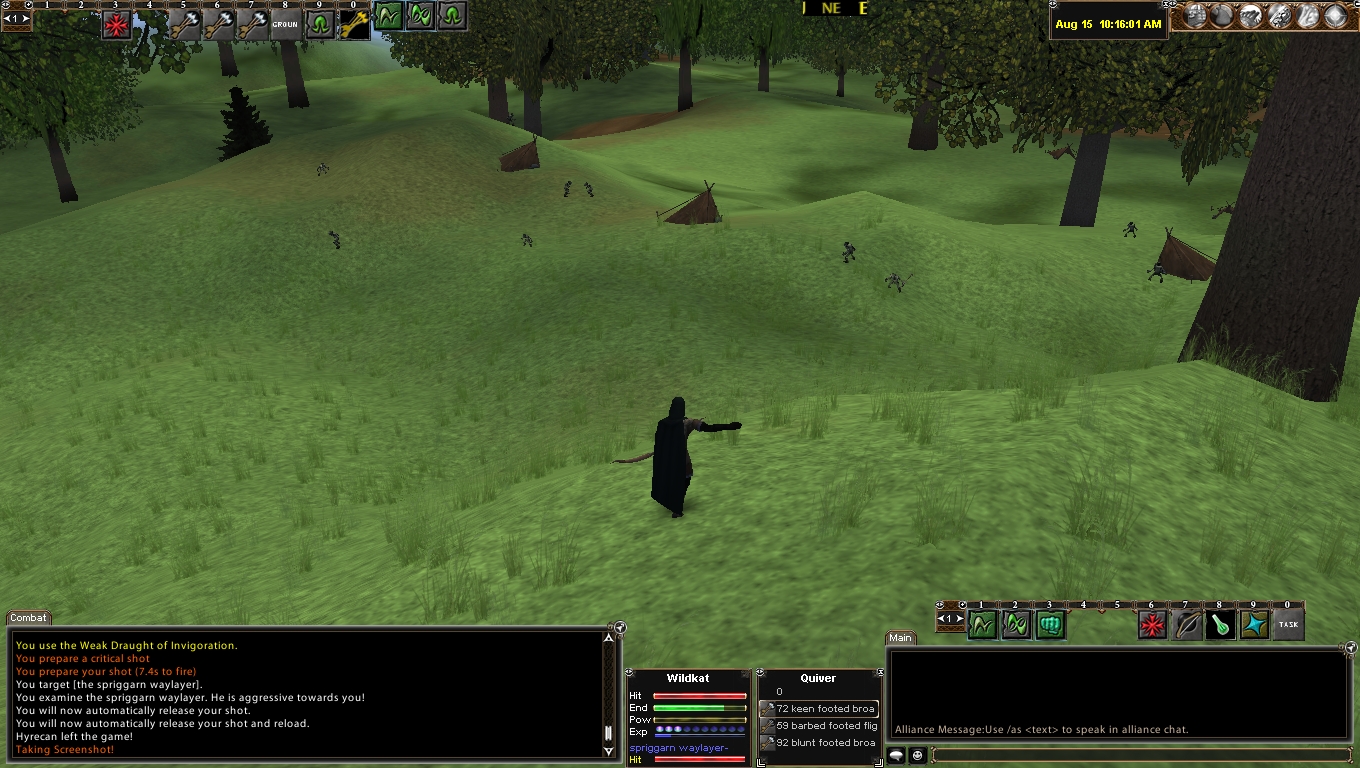Click the TASK hotbar button
1360x768 pixels.
(x=1288, y=625)
